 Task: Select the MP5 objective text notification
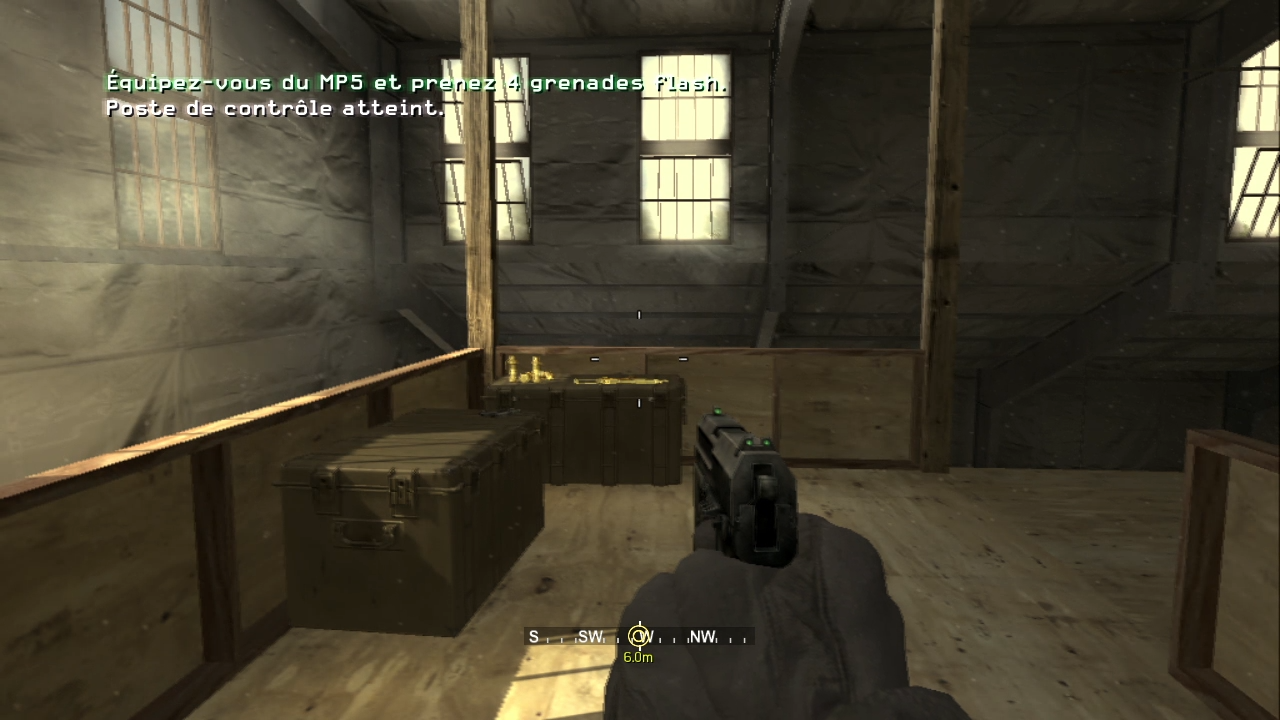pos(416,83)
